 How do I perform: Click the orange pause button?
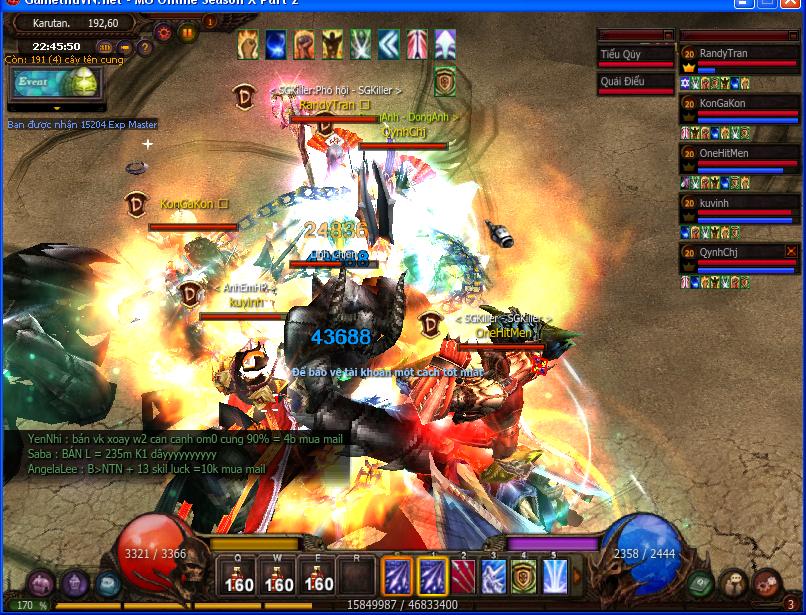pyautogui.click(x=187, y=32)
